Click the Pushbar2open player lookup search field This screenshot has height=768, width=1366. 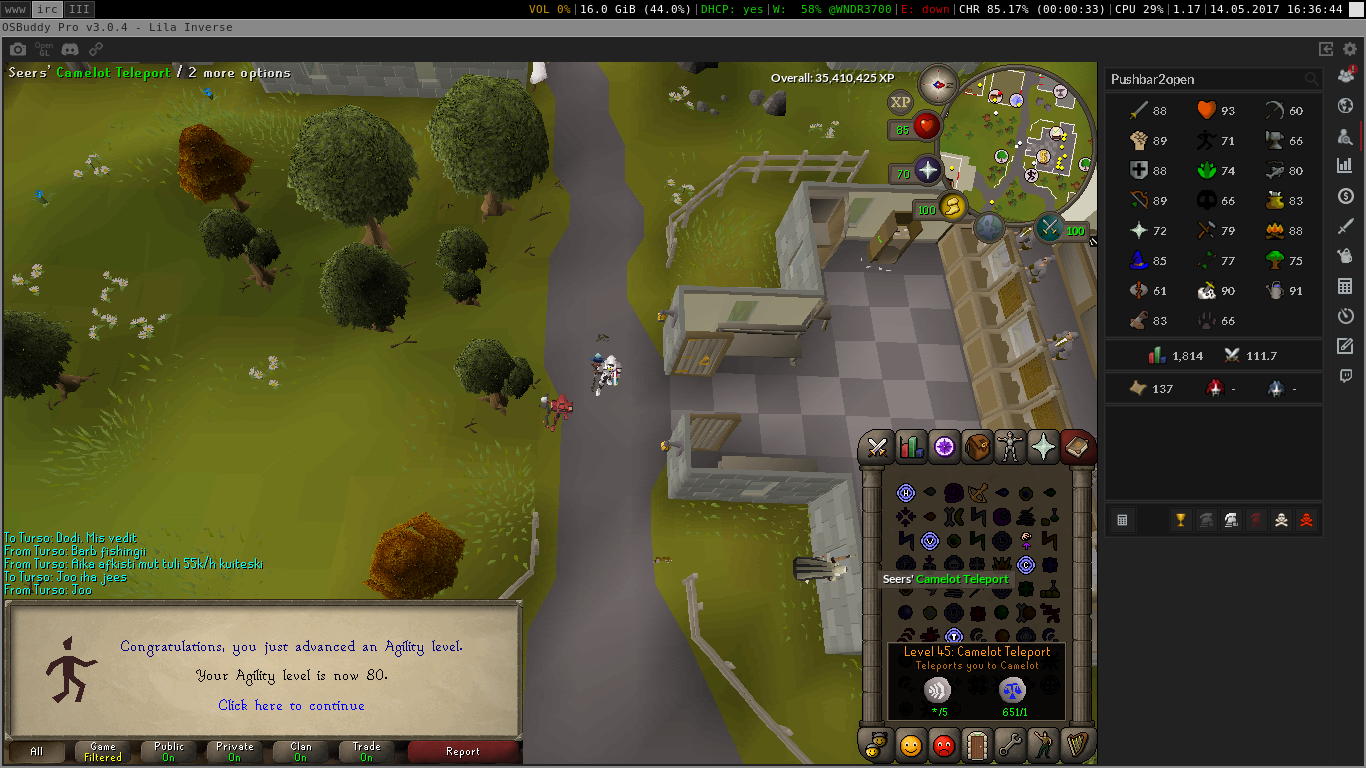[1204, 79]
